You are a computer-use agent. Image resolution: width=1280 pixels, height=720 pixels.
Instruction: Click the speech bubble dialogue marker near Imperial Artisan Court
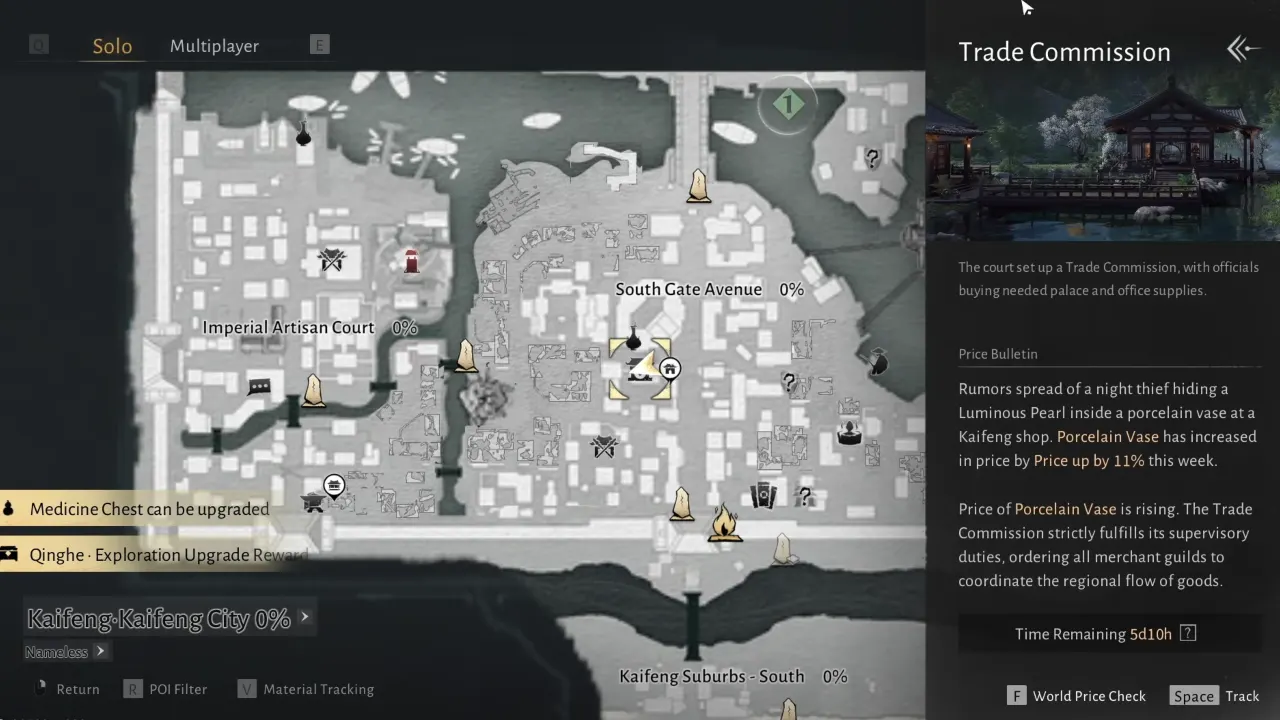point(259,386)
